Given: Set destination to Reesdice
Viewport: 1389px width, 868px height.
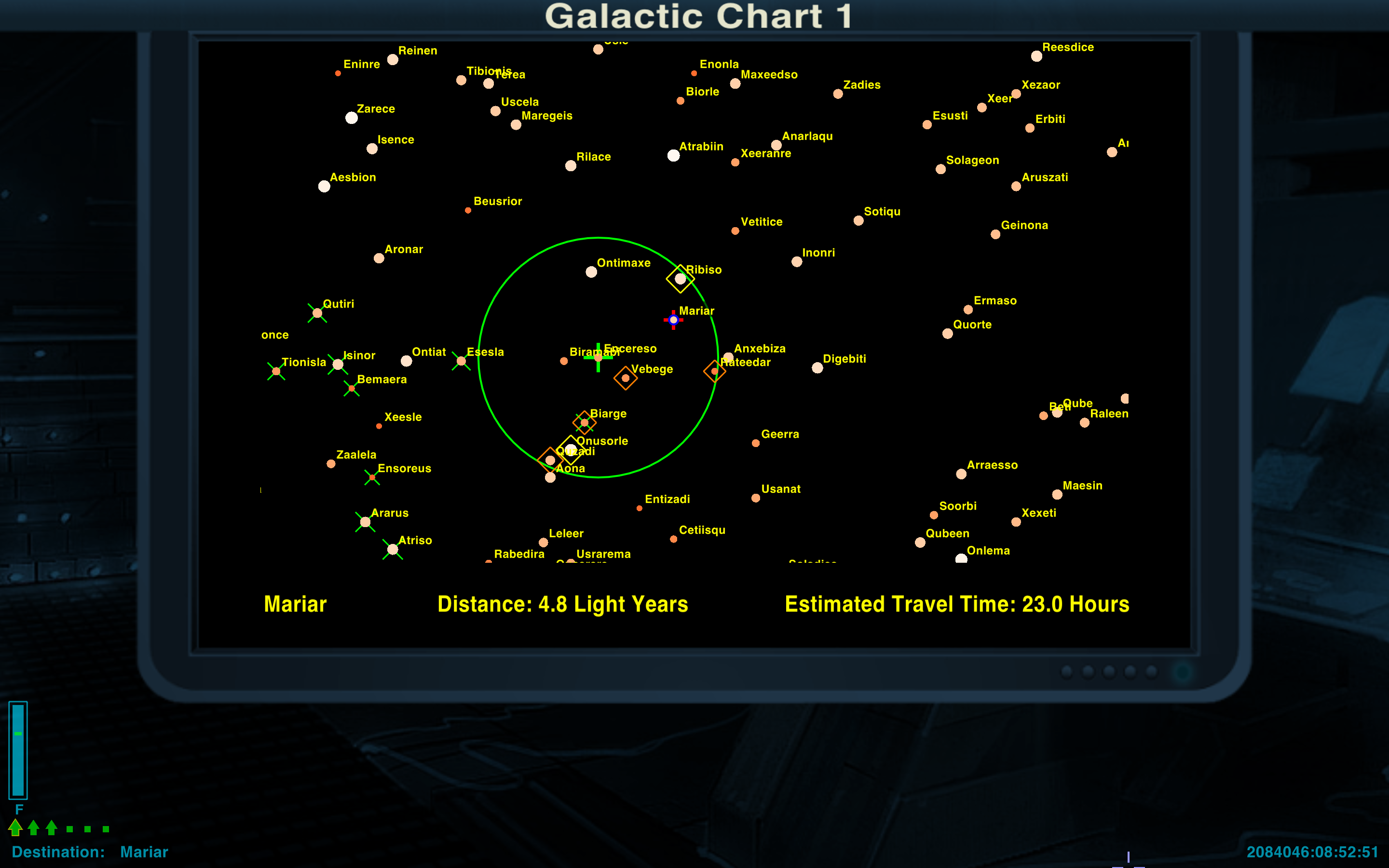Looking at the screenshot, I should point(1036,56).
